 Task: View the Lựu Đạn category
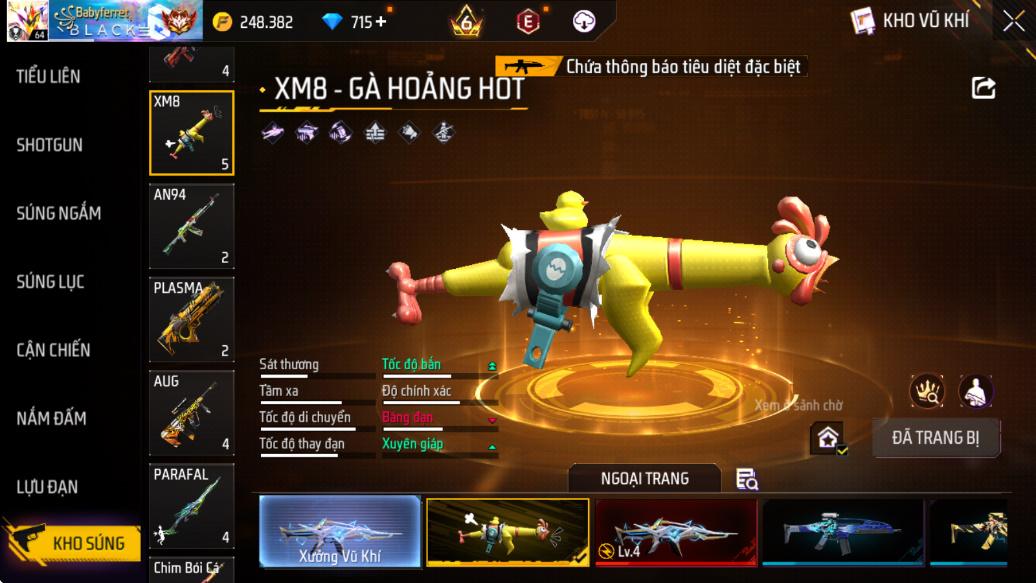47,487
